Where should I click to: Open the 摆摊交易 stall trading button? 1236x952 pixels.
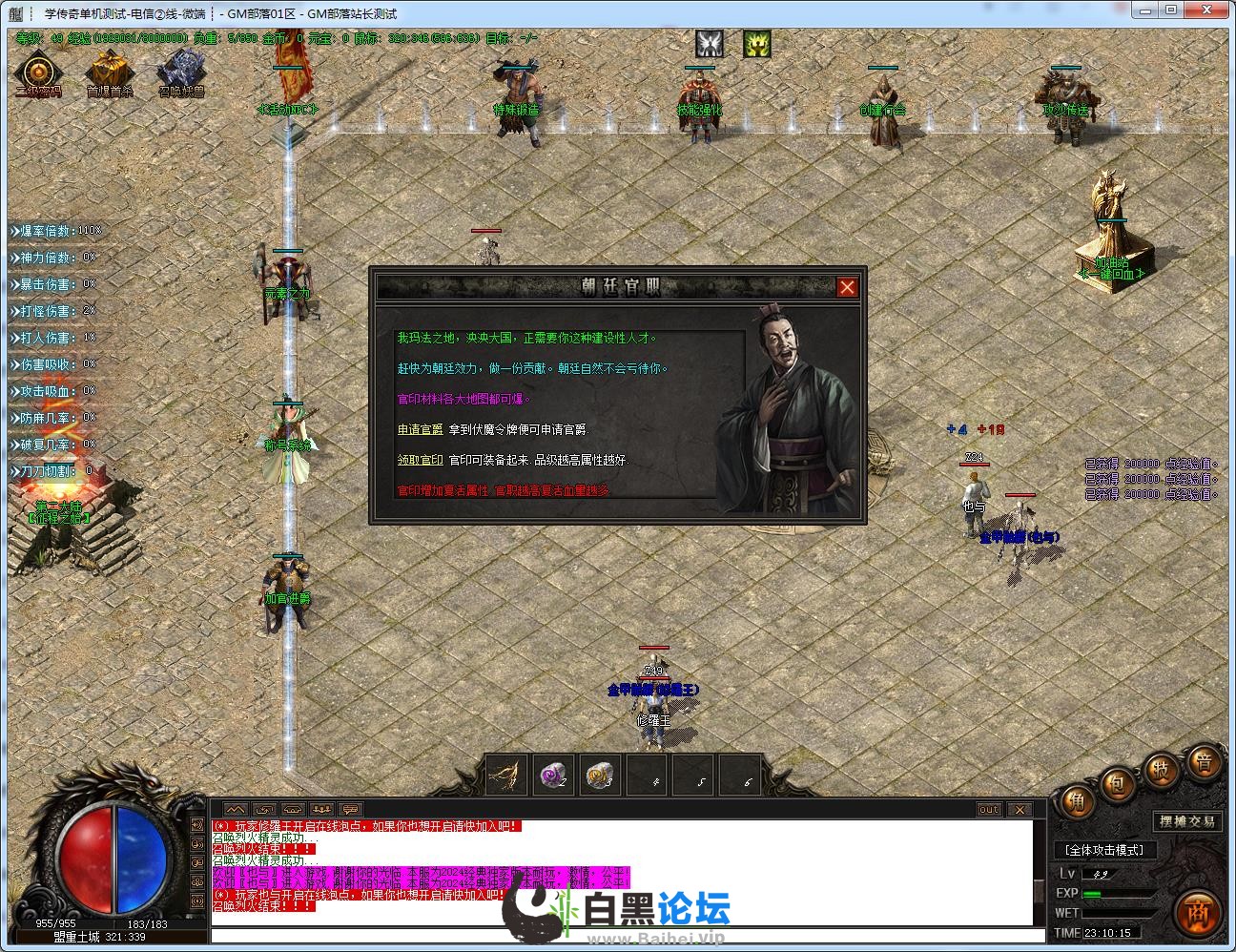[x=1187, y=821]
